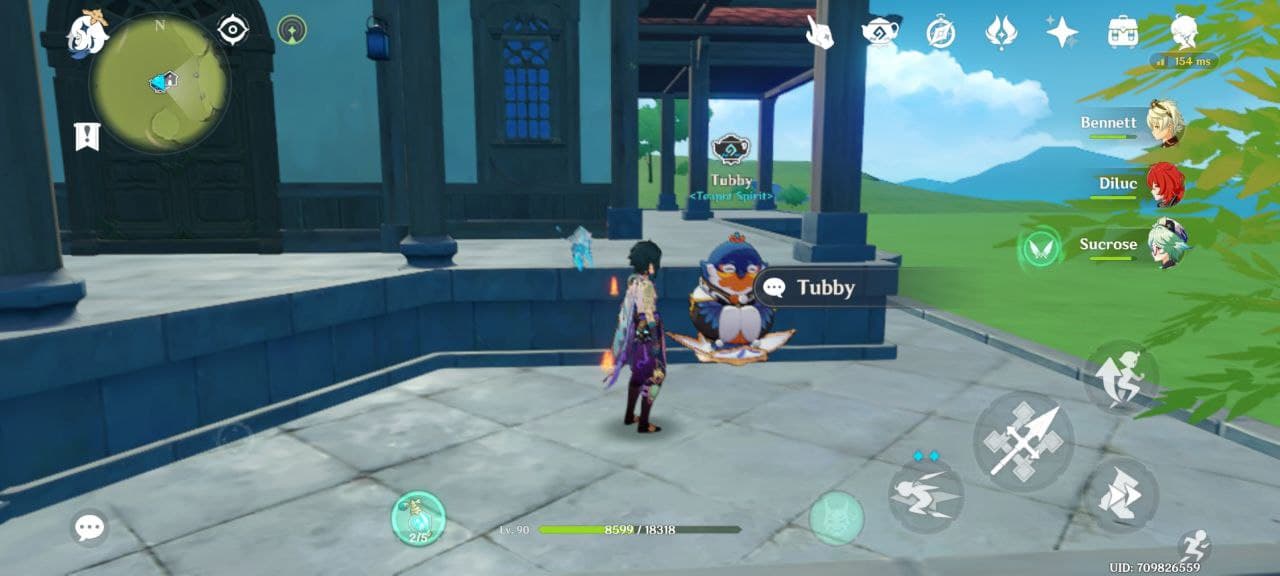Screen dimensions: 1280x576
Task: Switch to Sucrose in party
Action: click(1163, 245)
